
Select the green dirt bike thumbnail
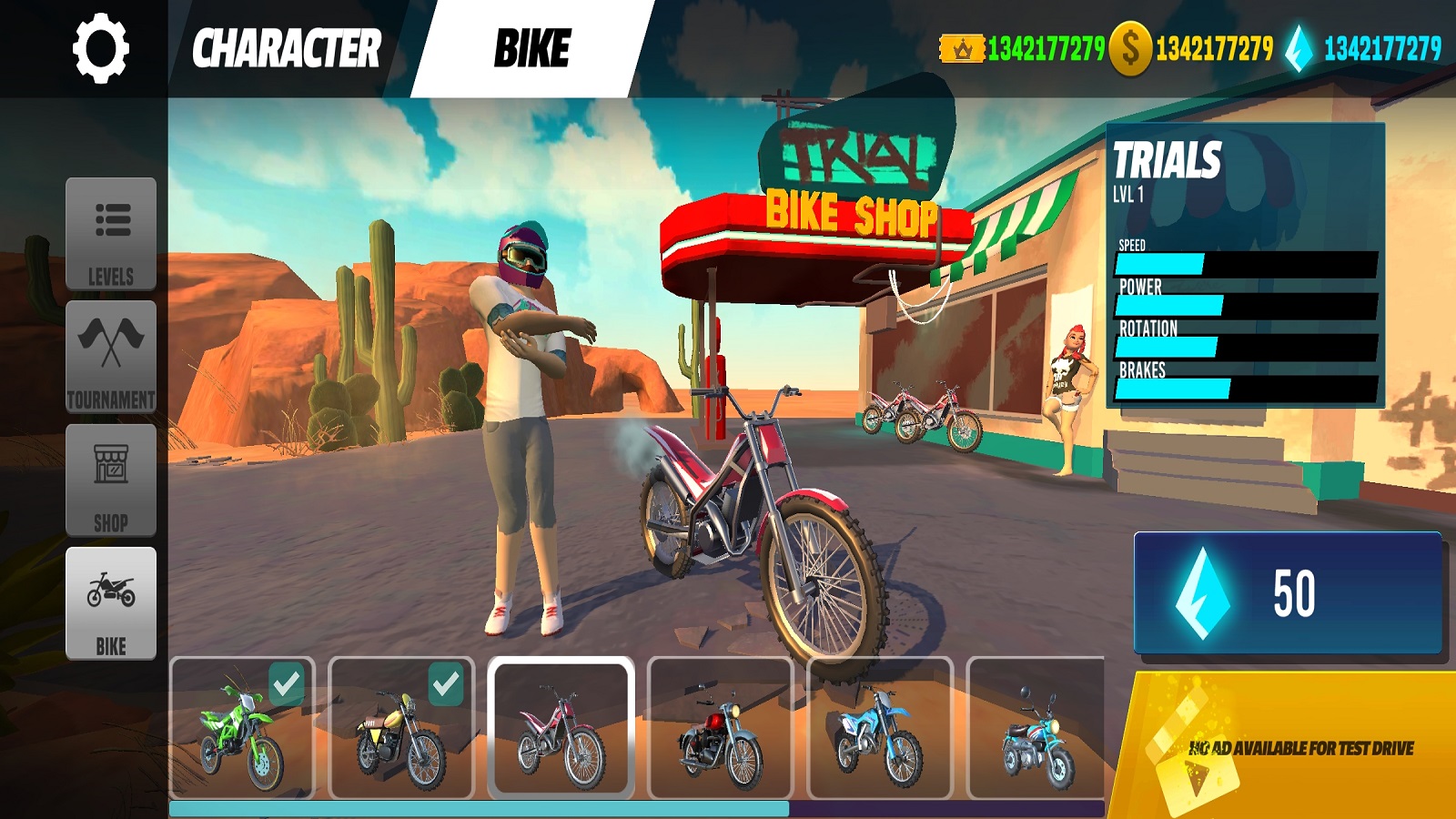pyautogui.click(x=242, y=728)
